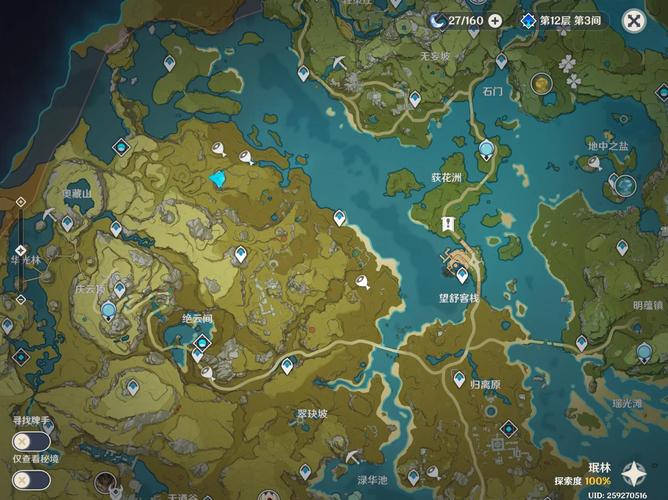Select the teleport waypoint at 望舒客栈
The image size is (668, 500).
[462, 274]
